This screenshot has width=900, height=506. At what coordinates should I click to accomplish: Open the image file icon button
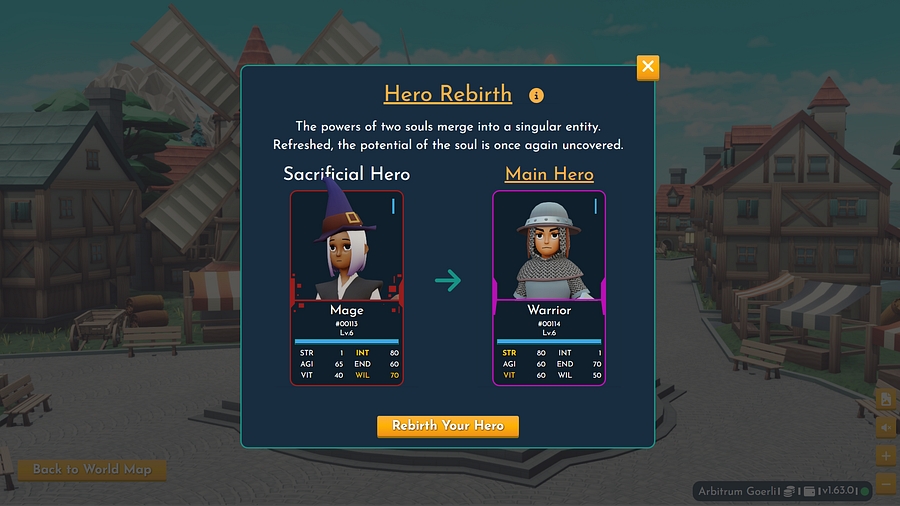click(886, 399)
